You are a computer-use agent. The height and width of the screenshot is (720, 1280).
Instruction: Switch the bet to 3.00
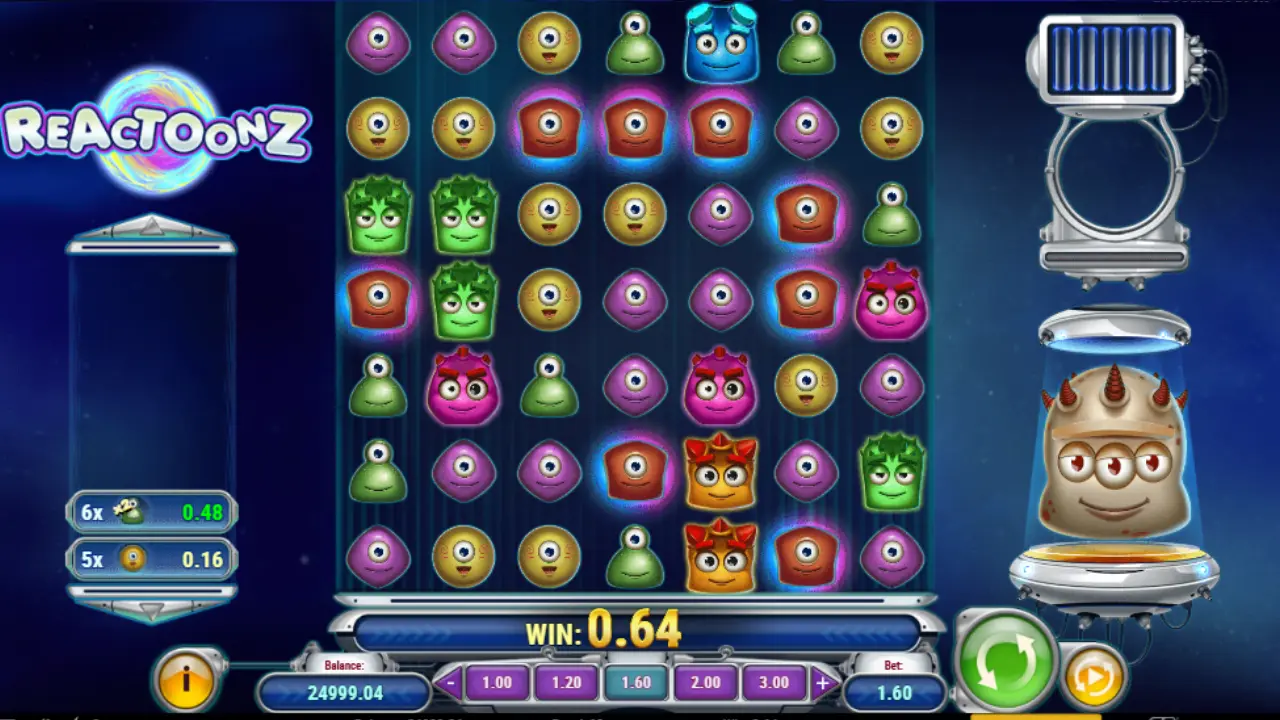click(x=774, y=683)
